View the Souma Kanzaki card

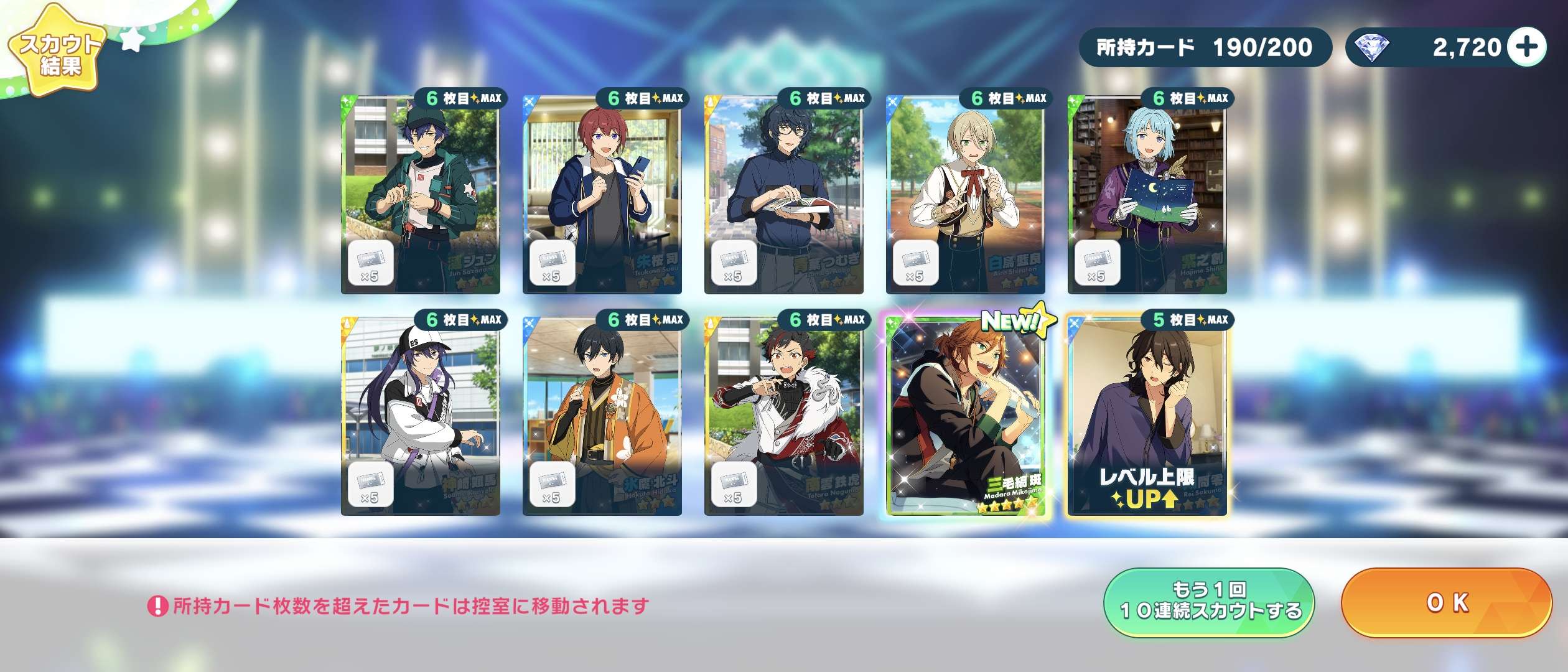coord(421,417)
